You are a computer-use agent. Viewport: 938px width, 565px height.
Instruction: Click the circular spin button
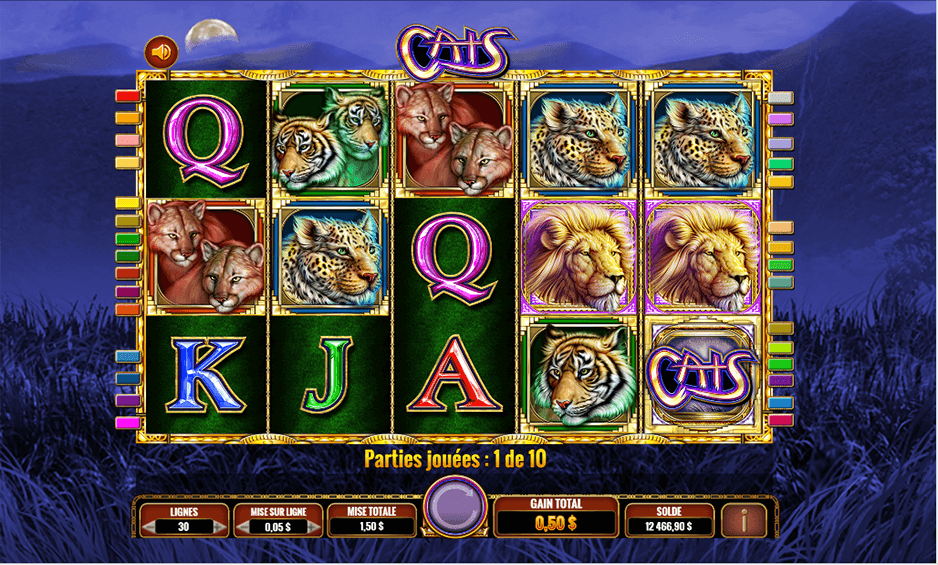coord(455,506)
